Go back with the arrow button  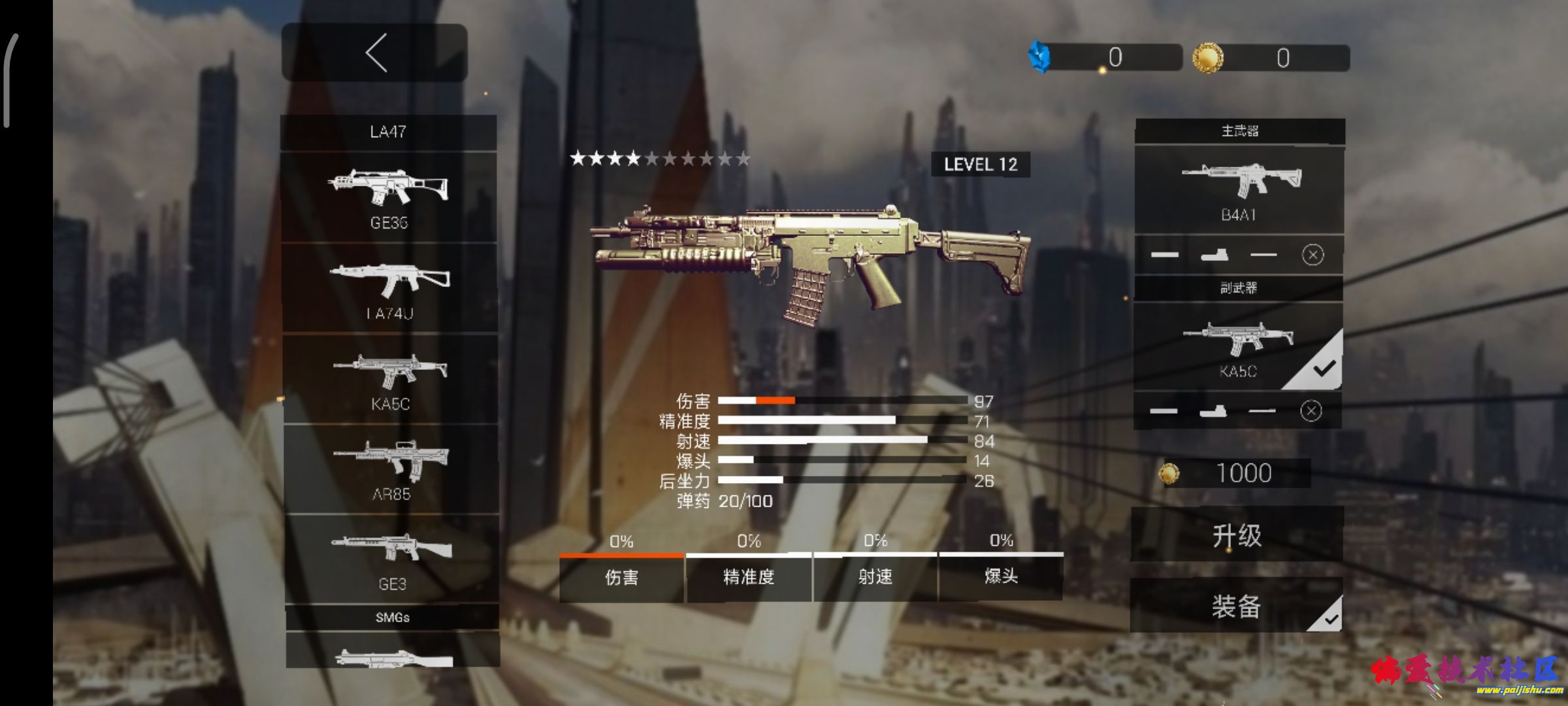tap(374, 53)
